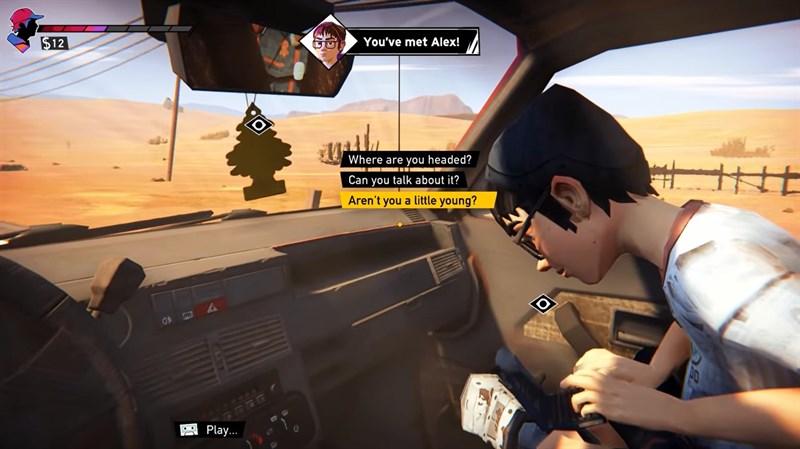The image size is (800, 449).
Task: Click the "You've met Alex!" notification
Action: click(410, 41)
